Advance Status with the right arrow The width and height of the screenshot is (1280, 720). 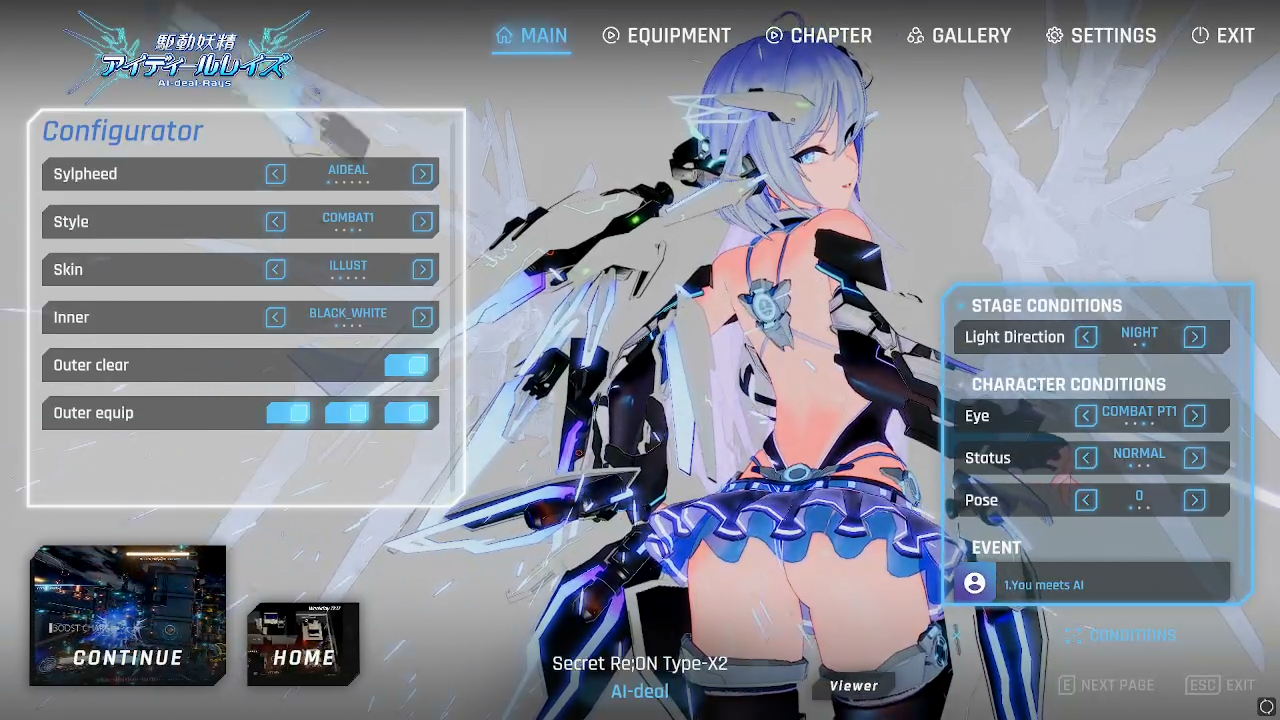[x=1194, y=458]
